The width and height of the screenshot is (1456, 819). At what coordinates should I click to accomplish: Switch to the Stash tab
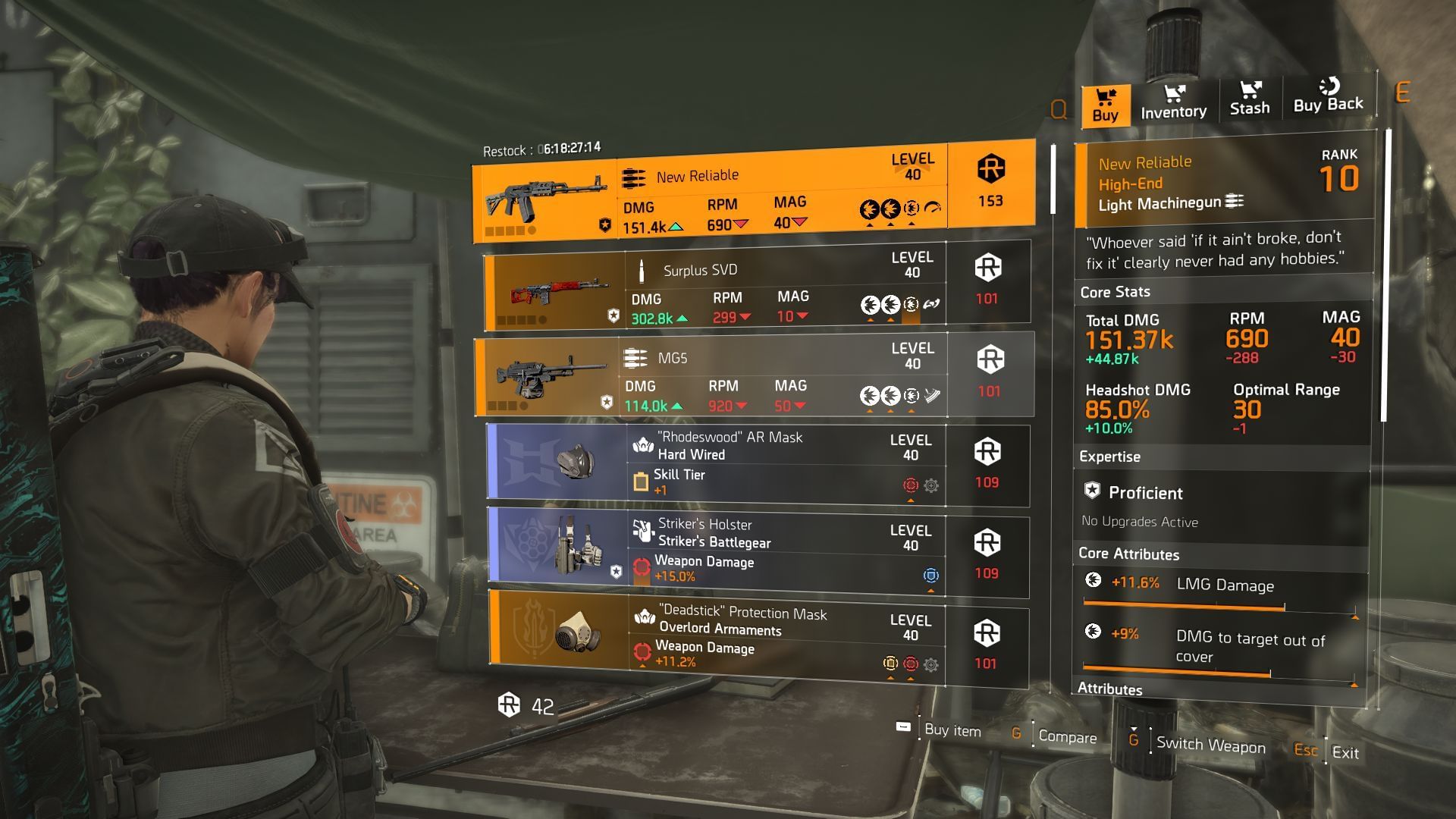(1250, 99)
